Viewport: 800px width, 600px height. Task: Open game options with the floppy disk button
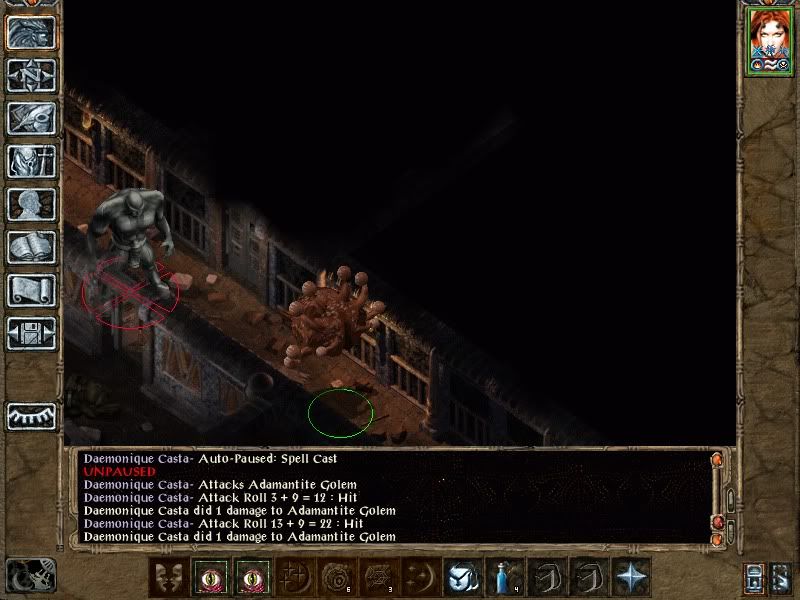click(32, 333)
